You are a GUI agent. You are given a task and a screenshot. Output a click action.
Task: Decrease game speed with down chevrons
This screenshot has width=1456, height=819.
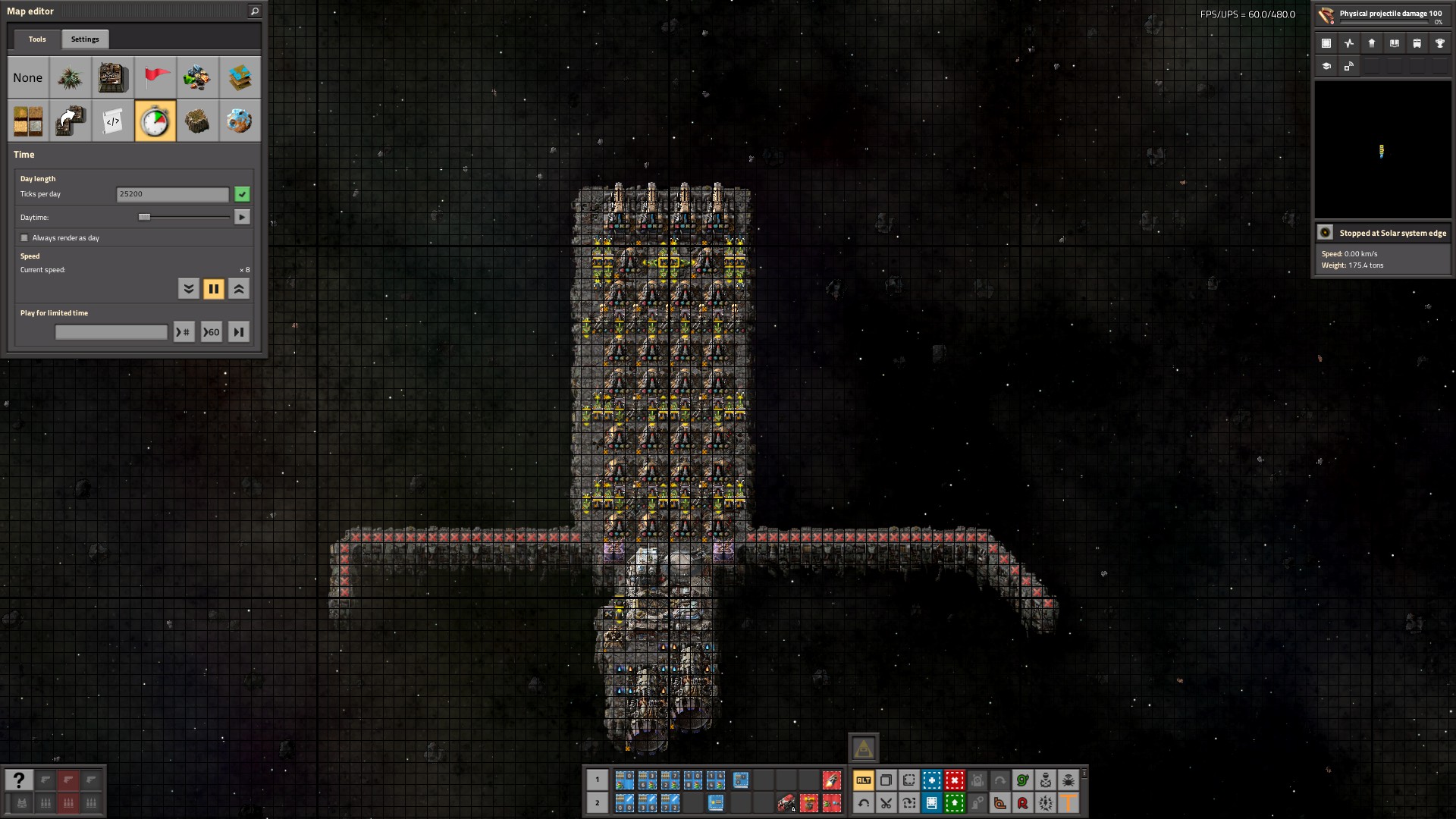tap(189, 289)
